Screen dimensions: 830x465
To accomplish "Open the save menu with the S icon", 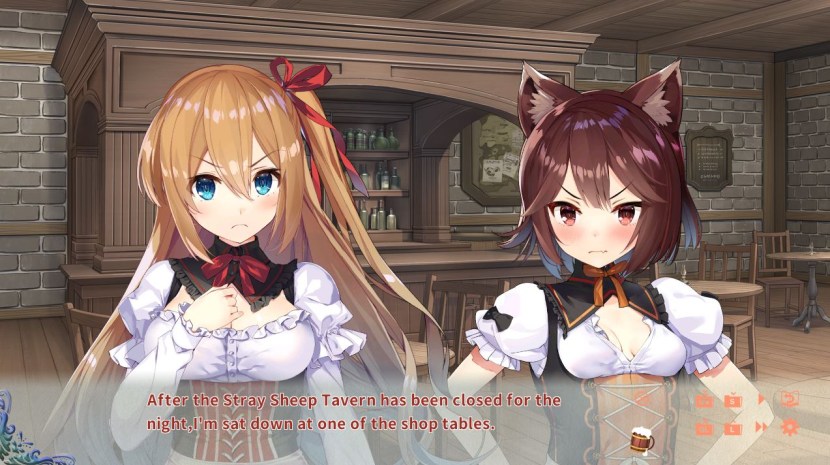I will pos(733,401).
